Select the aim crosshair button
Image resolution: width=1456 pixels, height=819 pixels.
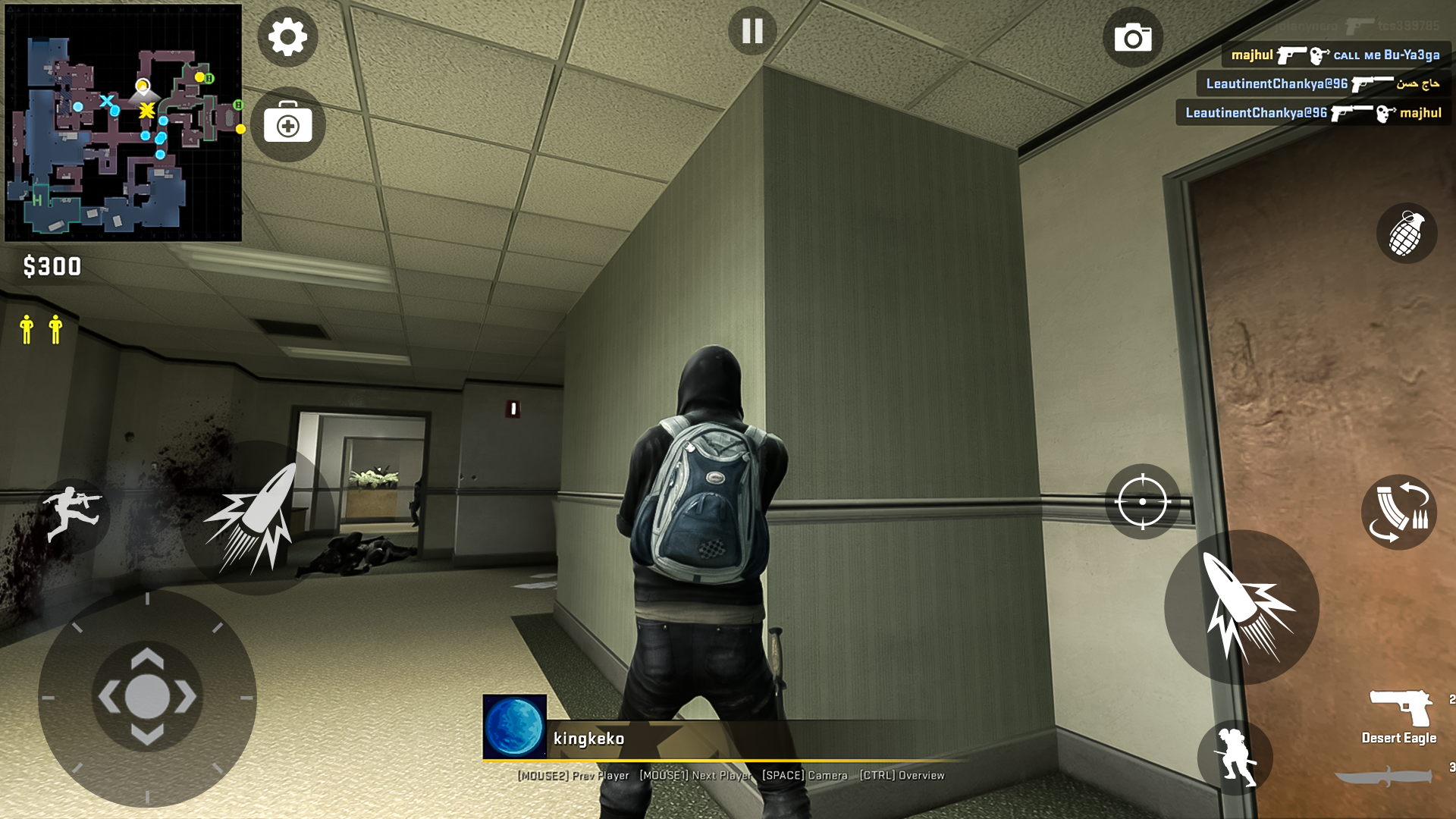click(1142, 503)
